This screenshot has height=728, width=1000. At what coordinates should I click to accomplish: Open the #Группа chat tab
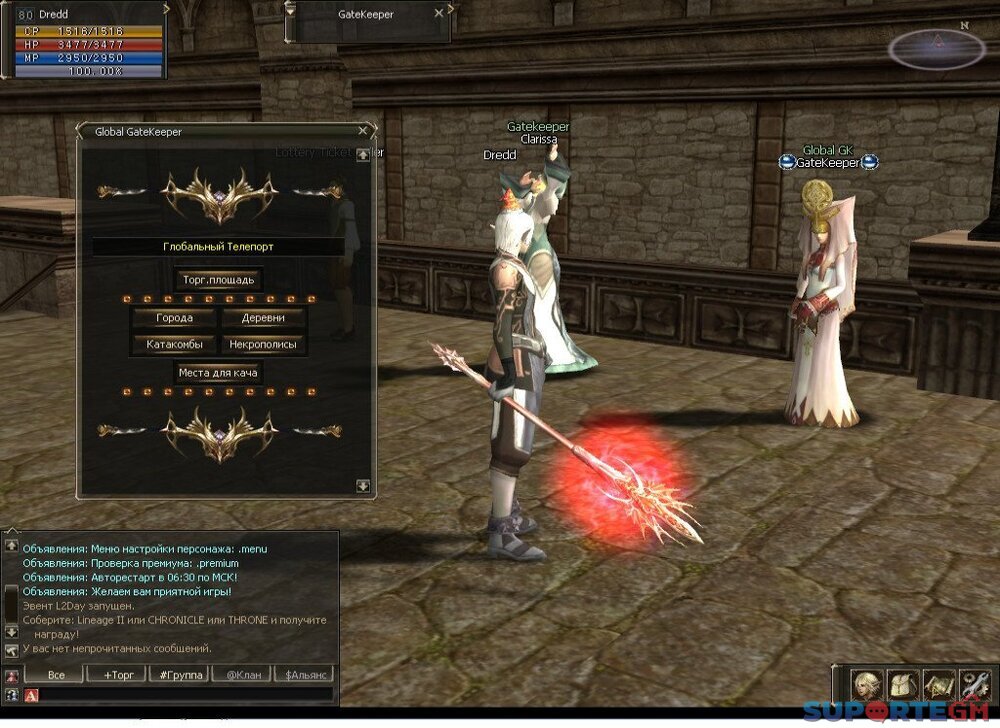(181, 675)
